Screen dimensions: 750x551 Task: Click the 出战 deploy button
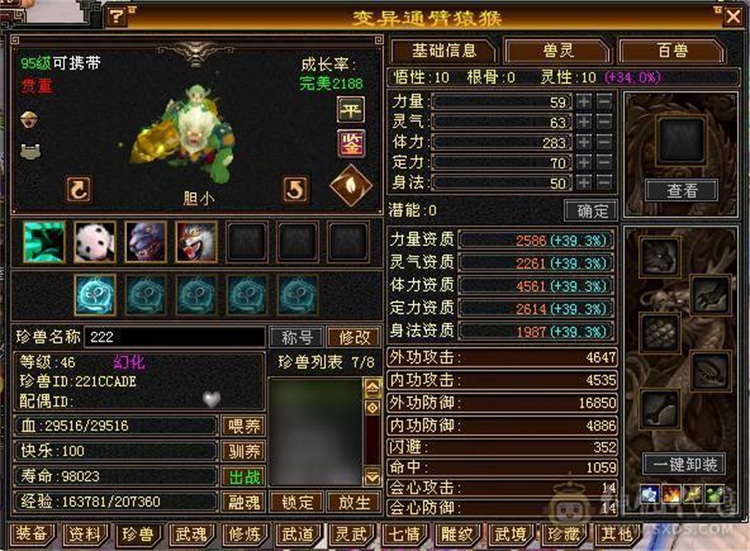(242, 476)
